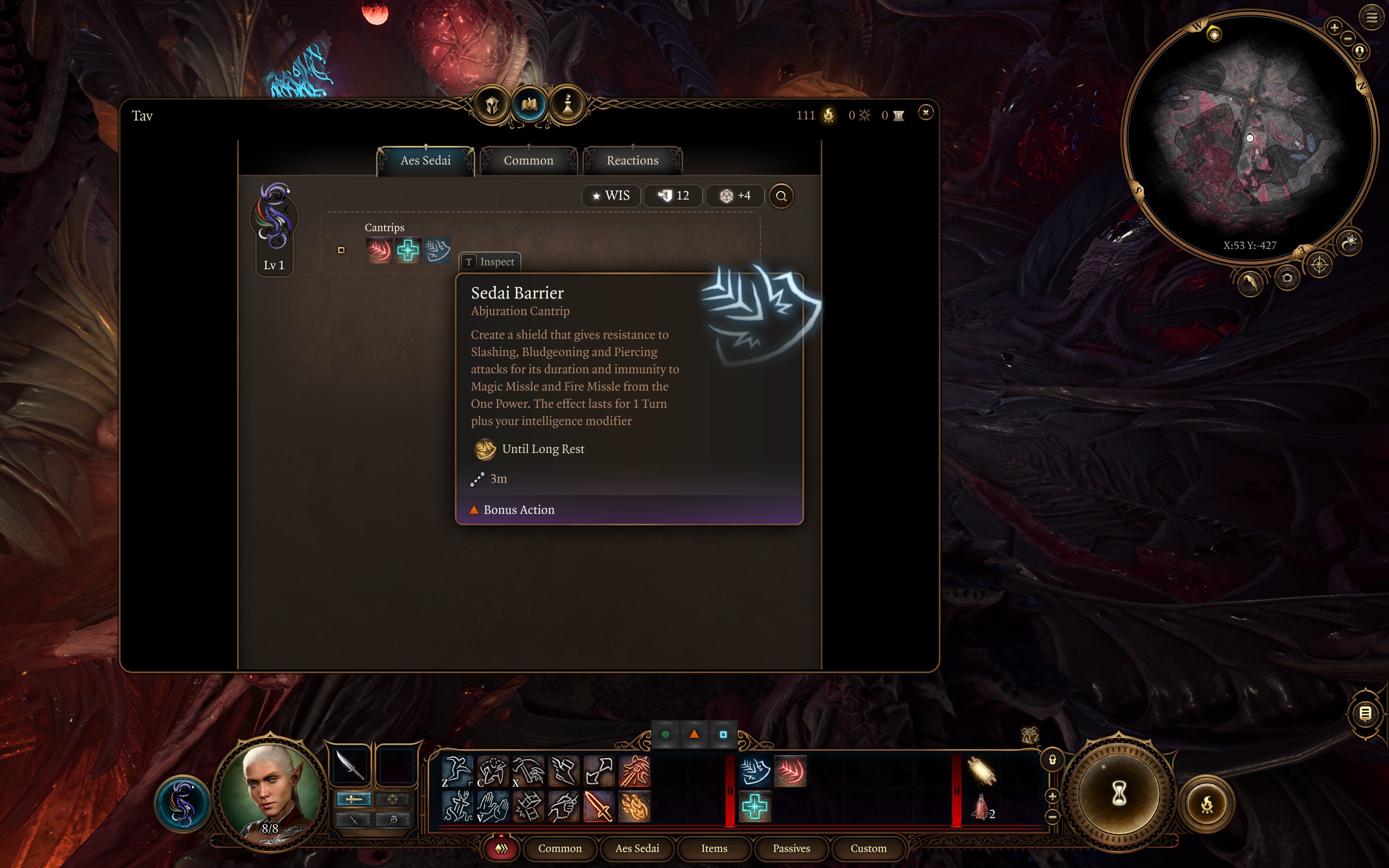The image size is (1389, 868).
Task: Open the chess-piece character icon at top
Action: (568, 105)
